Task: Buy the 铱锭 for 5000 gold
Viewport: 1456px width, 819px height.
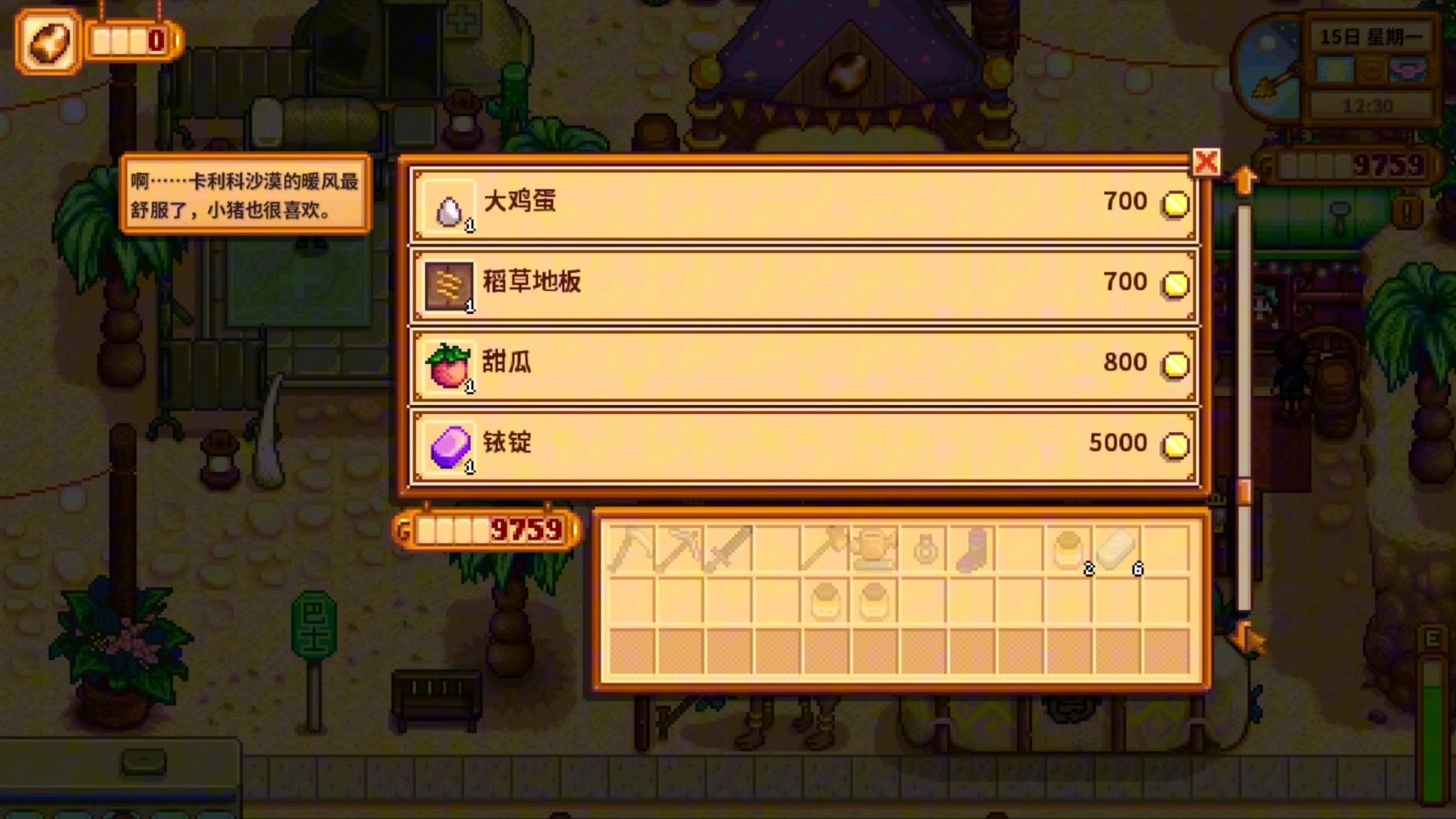Action: coord(801,444)
